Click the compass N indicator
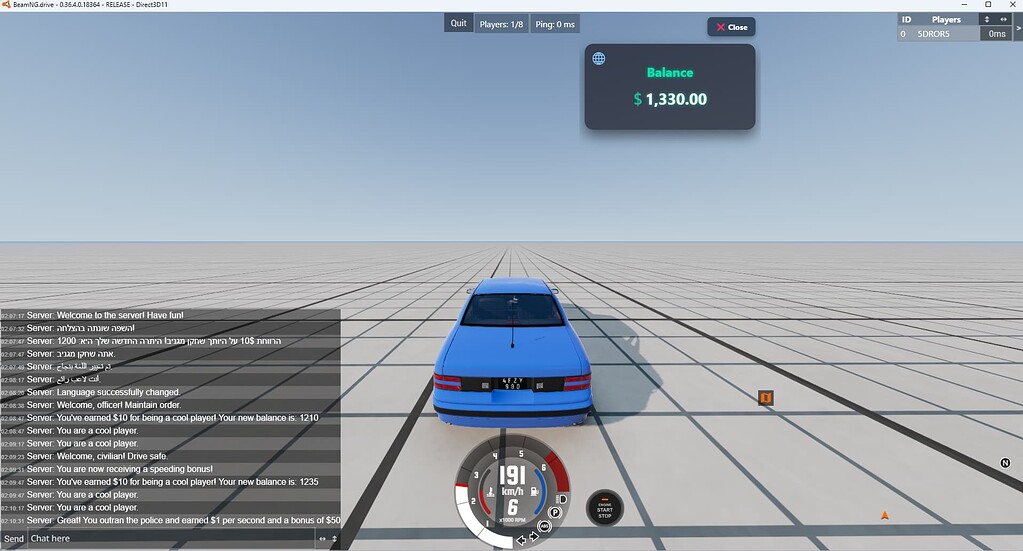Viewport: 1023px width, 551px height. (x=1005, y=463)
